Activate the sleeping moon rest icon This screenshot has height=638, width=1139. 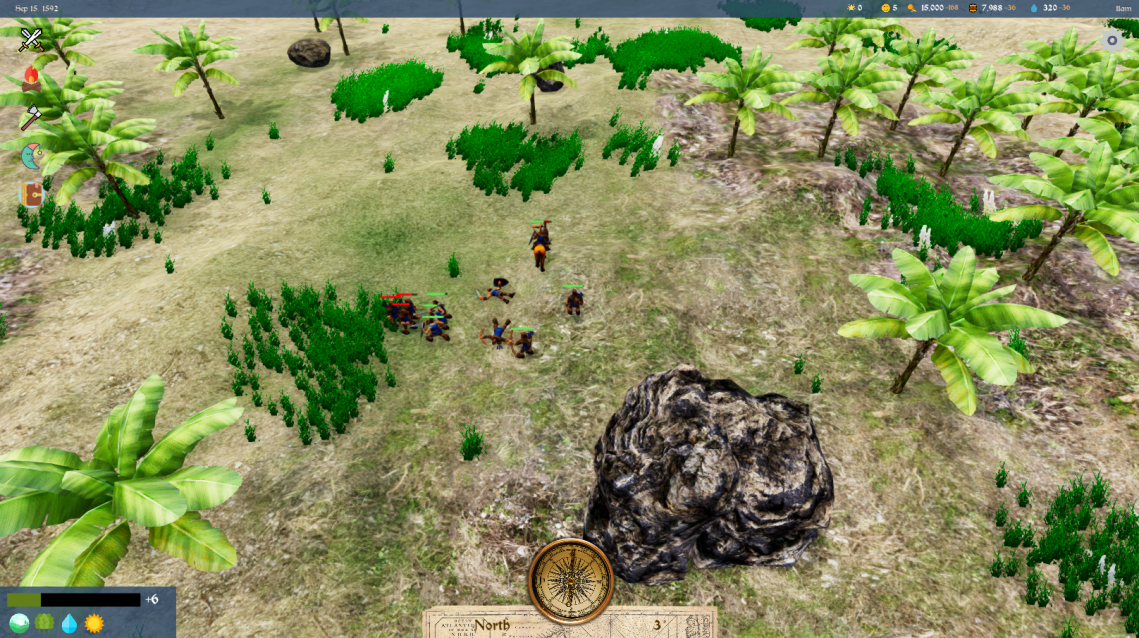(32, 156)
